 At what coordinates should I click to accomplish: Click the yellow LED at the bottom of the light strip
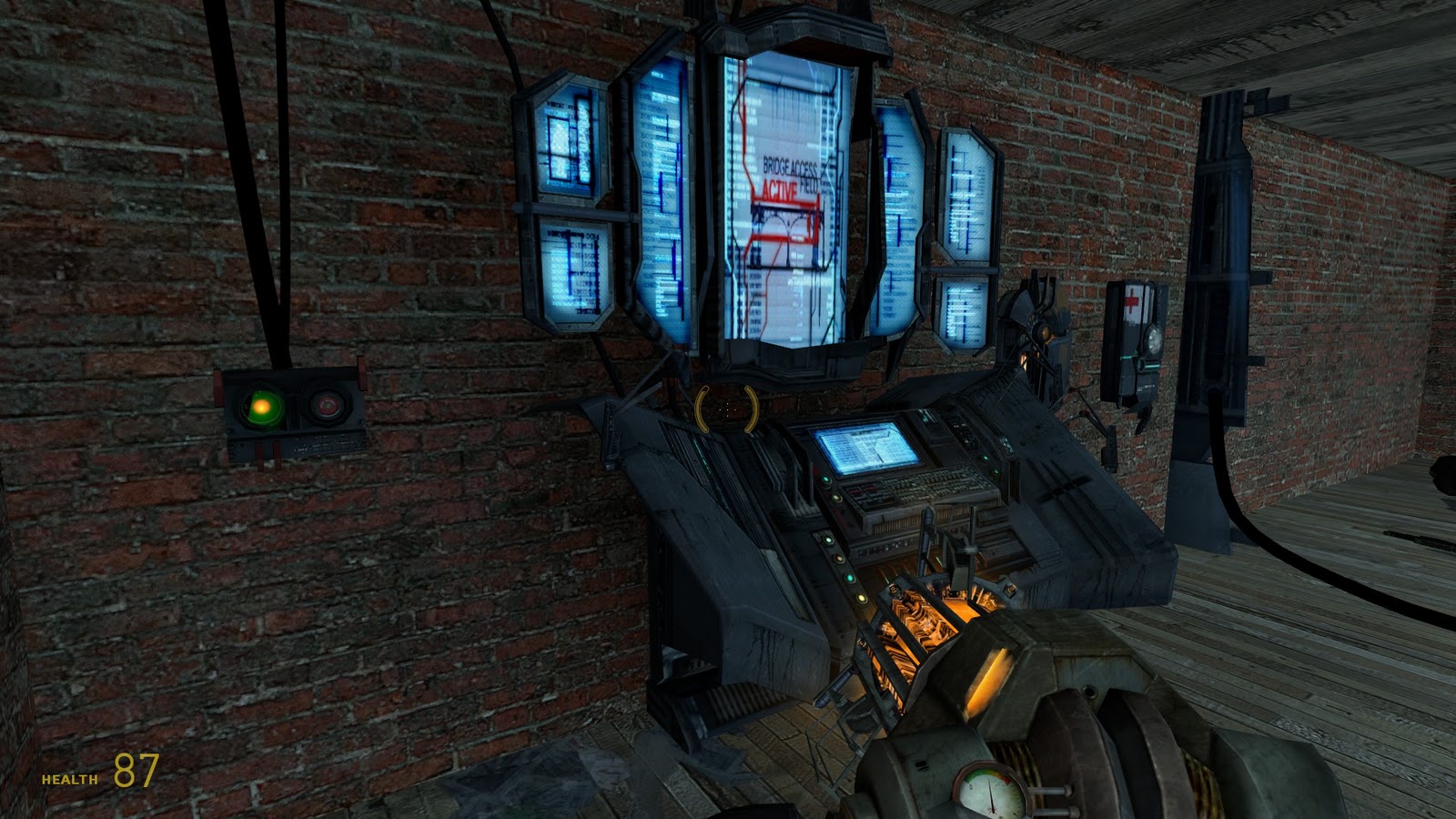tap(860, 597)
